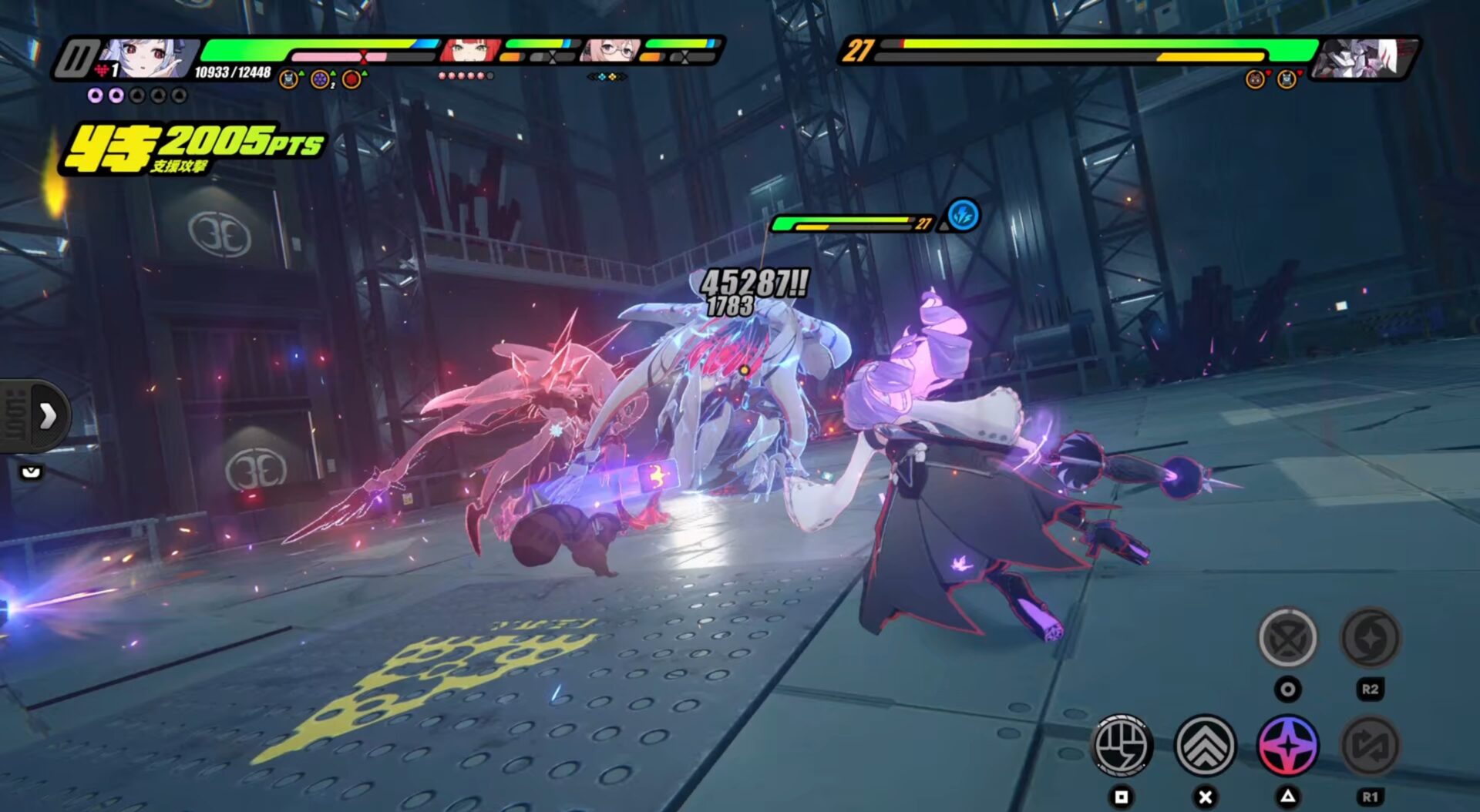Expand the side panel arrow tab
This screenshot has height=812, width=1480.
tap(46, 416)
